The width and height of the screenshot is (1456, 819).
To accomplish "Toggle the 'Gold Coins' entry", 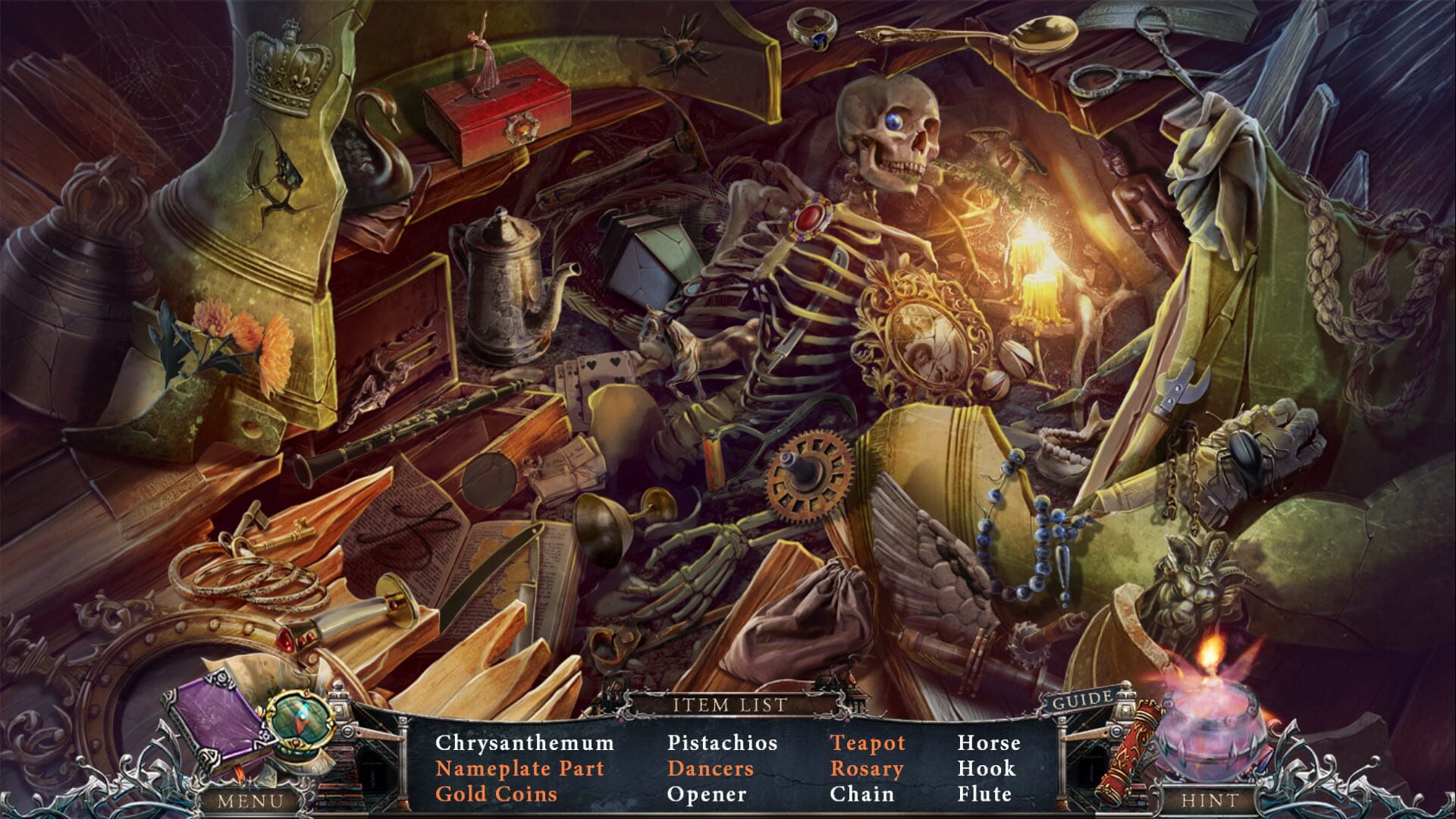I will (x=500, y=795).
